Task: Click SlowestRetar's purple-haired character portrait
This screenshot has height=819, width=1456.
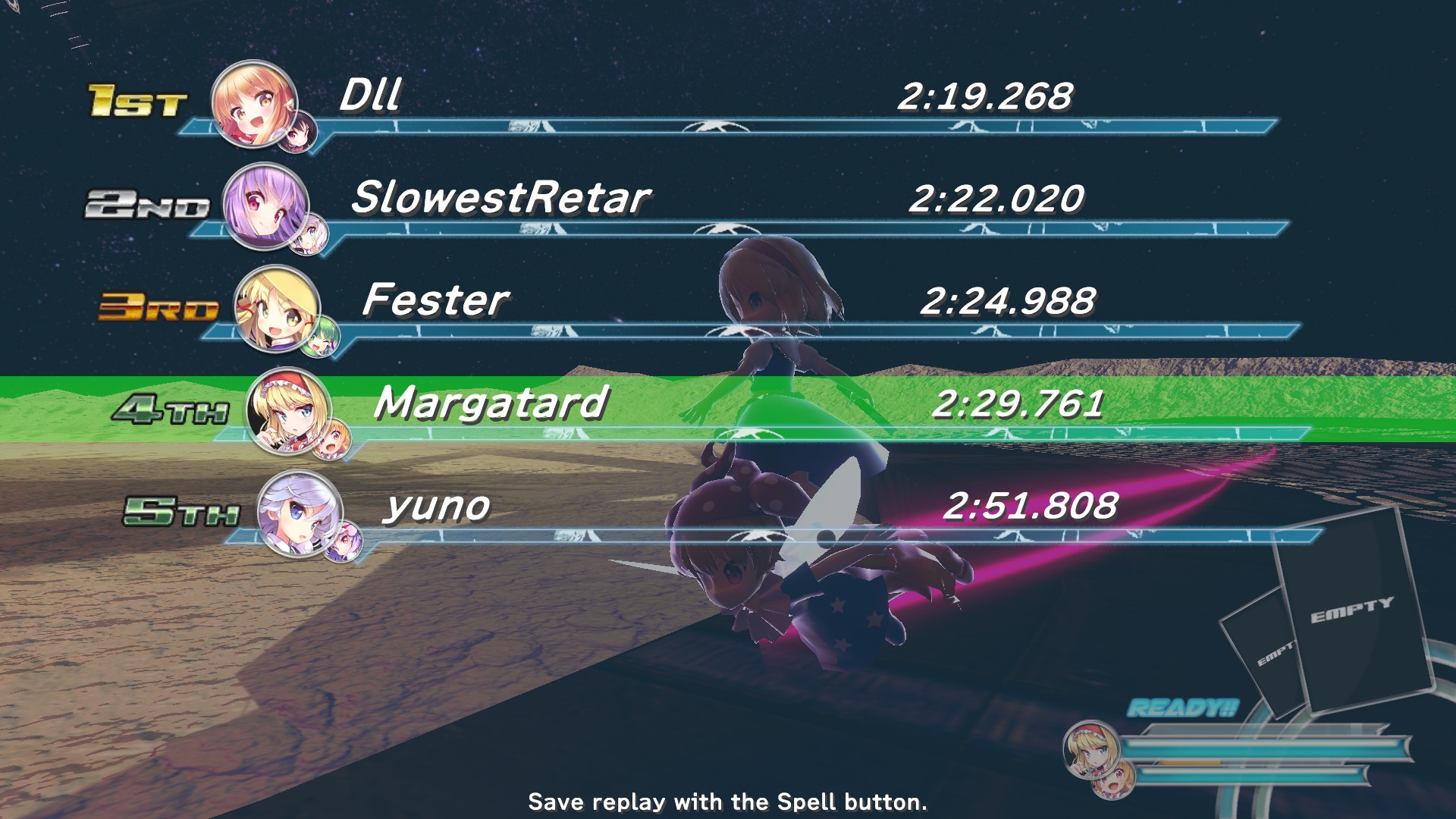Action: click(265, 206)
